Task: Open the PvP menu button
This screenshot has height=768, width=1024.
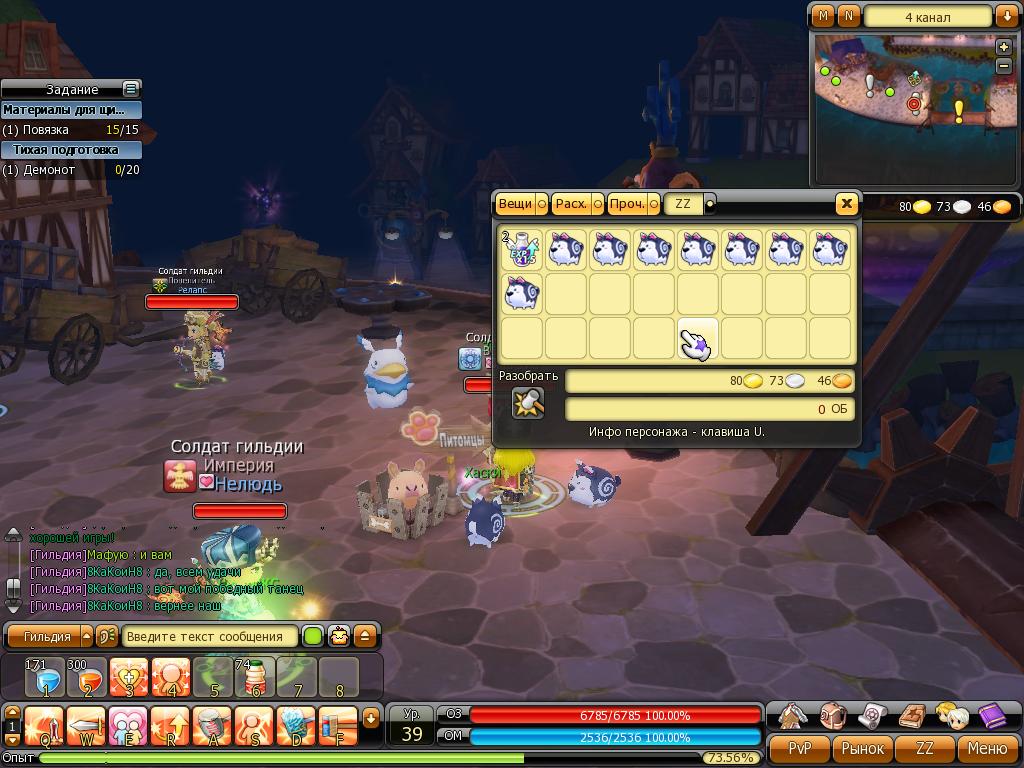Action: (x=800, y=748)
